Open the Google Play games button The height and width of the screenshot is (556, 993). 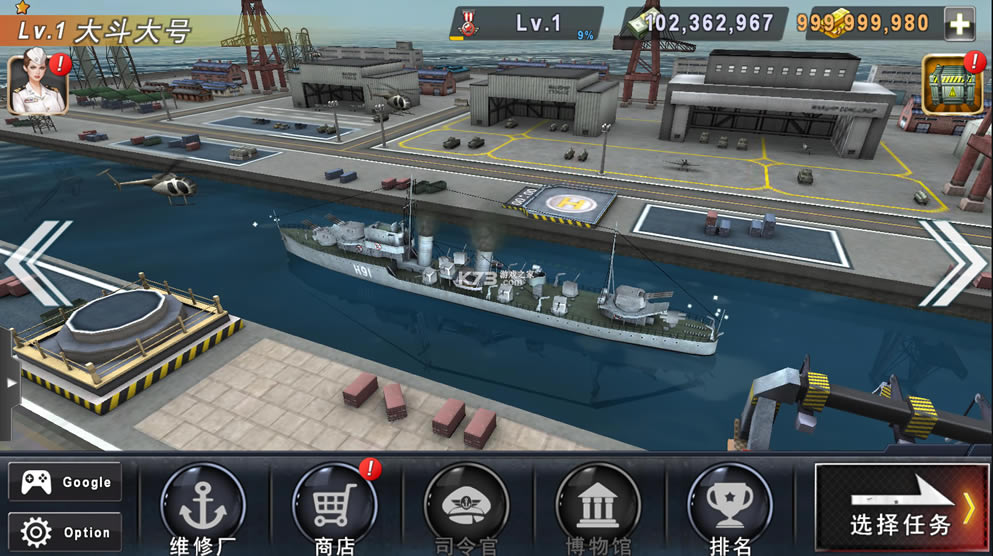[65, 482]
